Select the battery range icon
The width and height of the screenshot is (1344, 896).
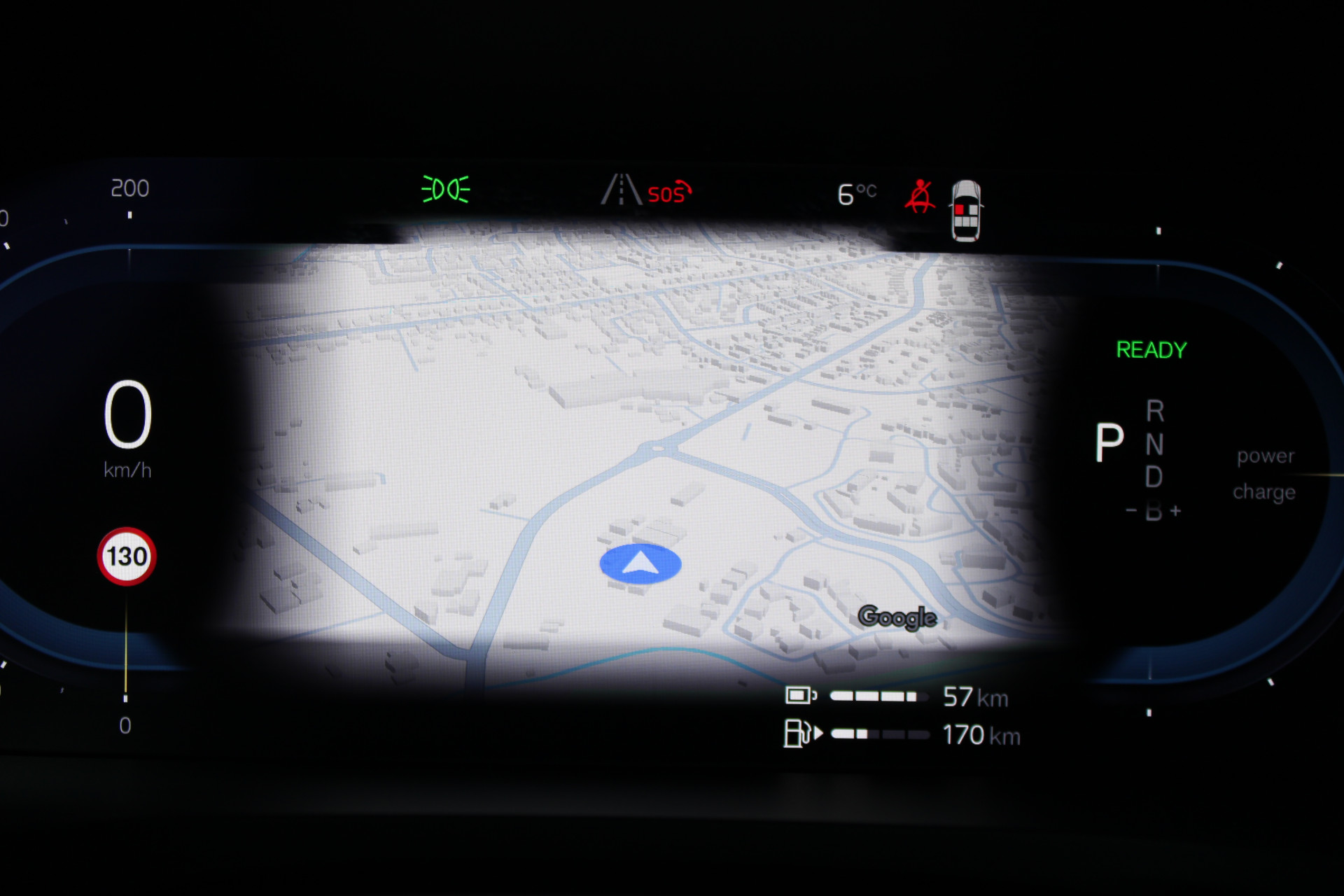[x=800, y=695]
